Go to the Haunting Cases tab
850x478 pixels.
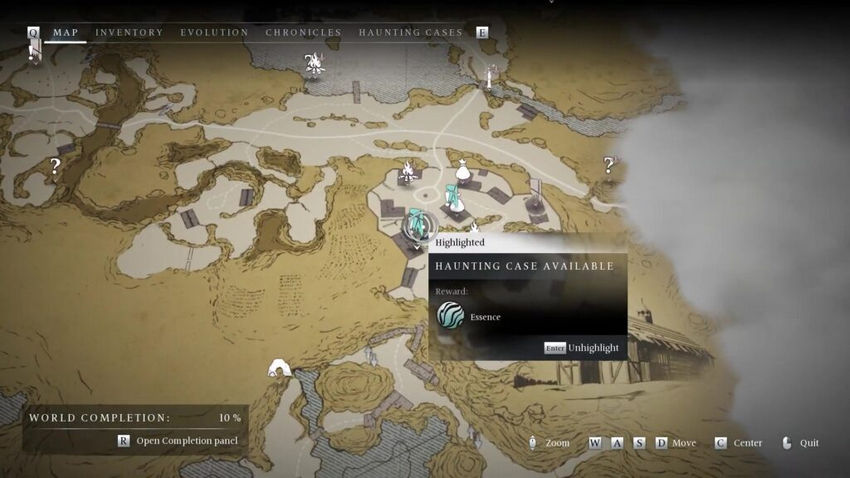click(x=410, y=32)
